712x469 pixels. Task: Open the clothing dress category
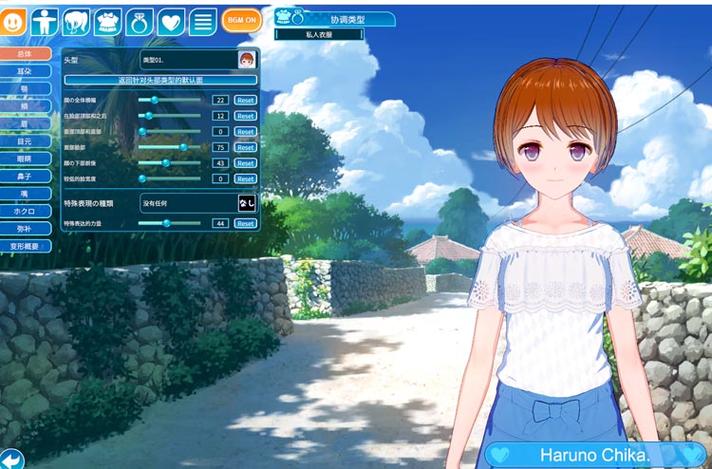[x=108, y=20]
